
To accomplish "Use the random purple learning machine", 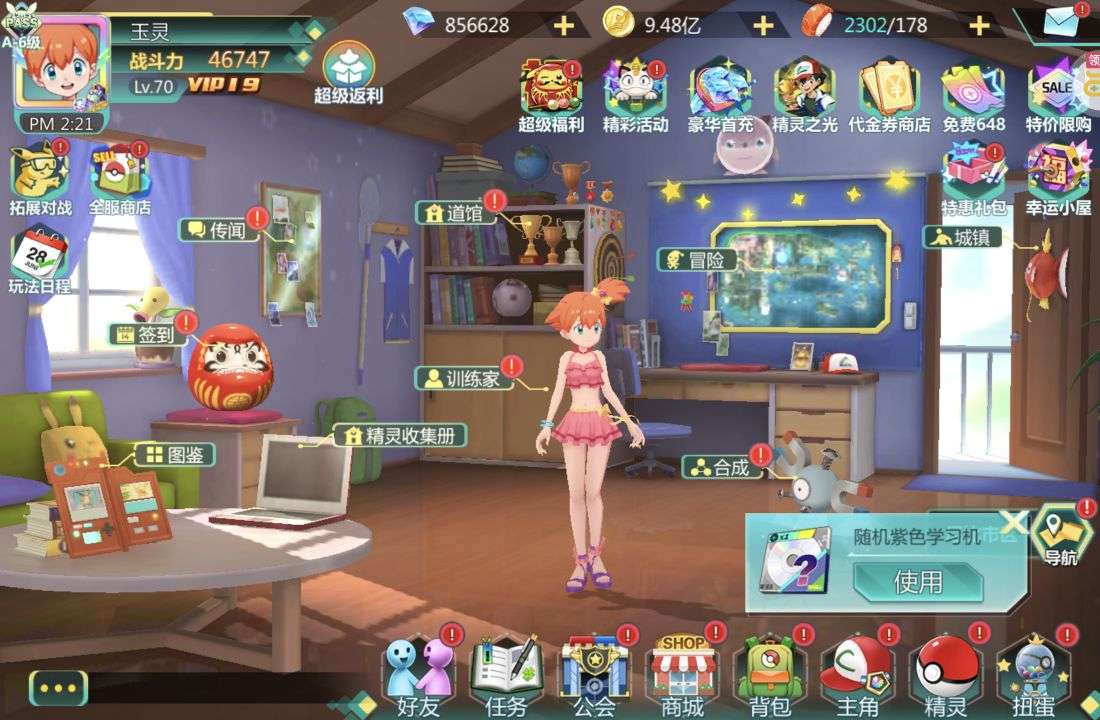I will click(917, 581).
